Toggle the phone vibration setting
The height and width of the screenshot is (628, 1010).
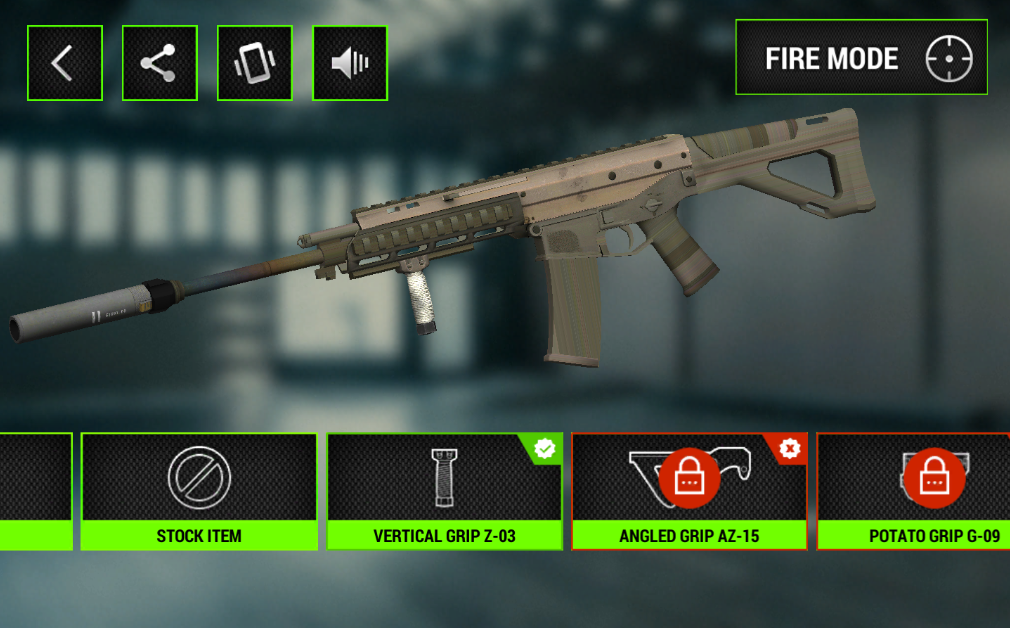click(255, 63)
